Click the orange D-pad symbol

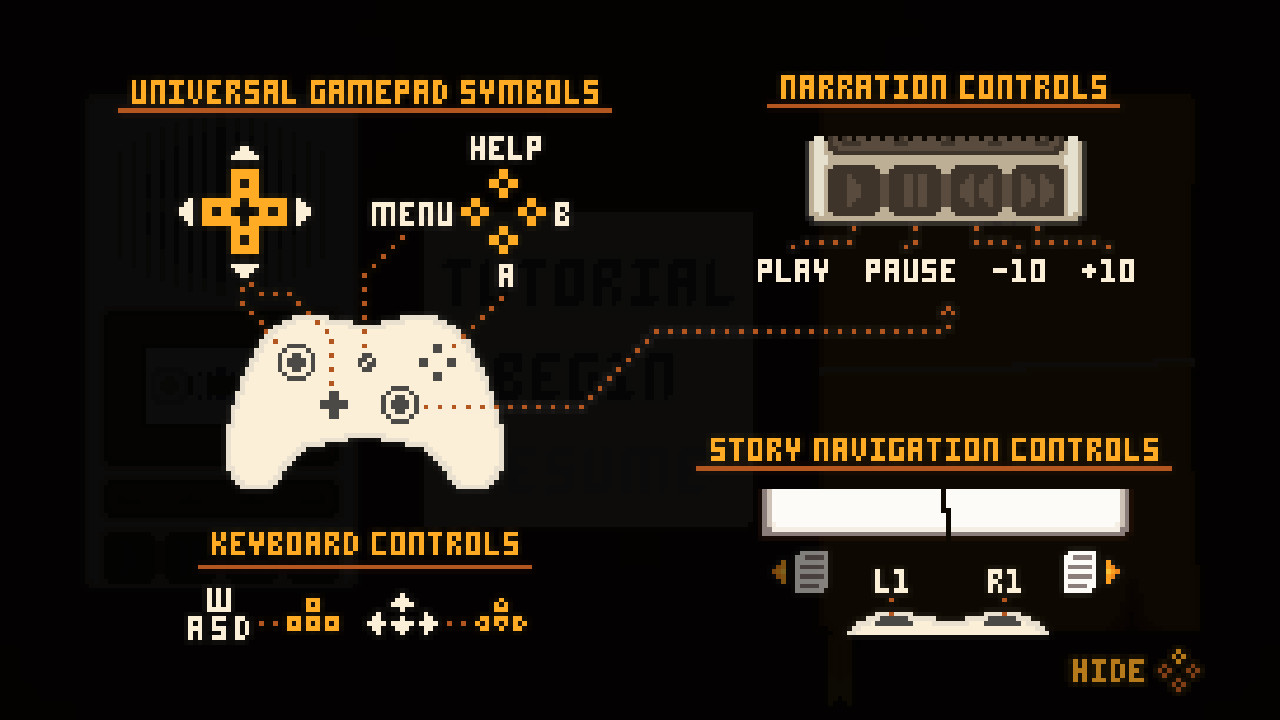coord(245,212)
